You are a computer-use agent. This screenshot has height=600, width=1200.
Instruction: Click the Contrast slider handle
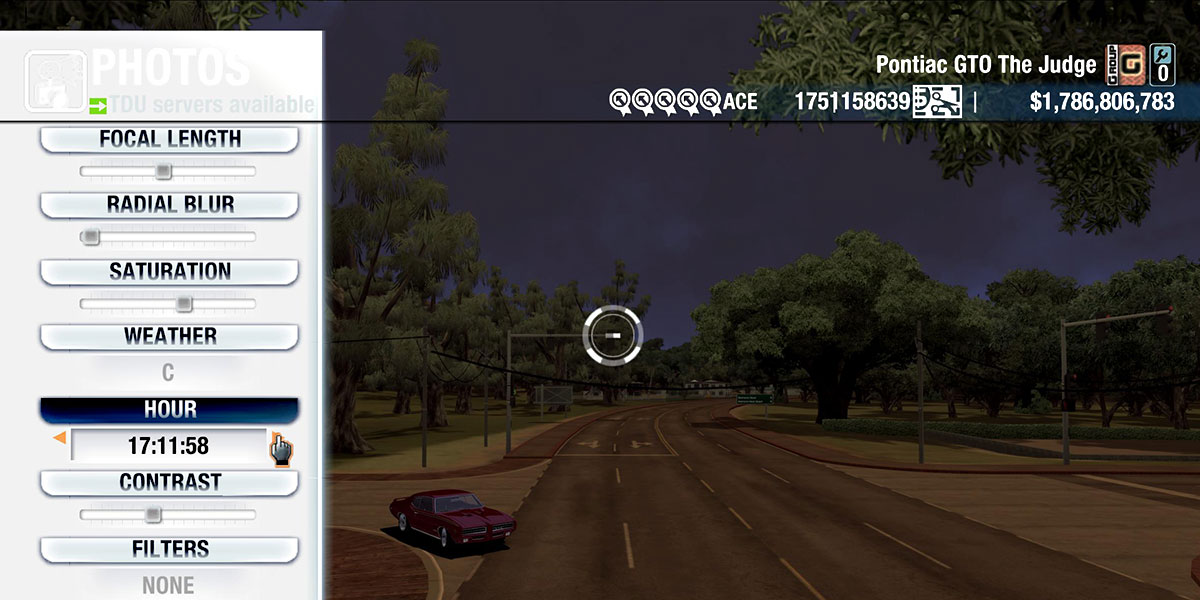pyautogui.click(x=152, y=515)
